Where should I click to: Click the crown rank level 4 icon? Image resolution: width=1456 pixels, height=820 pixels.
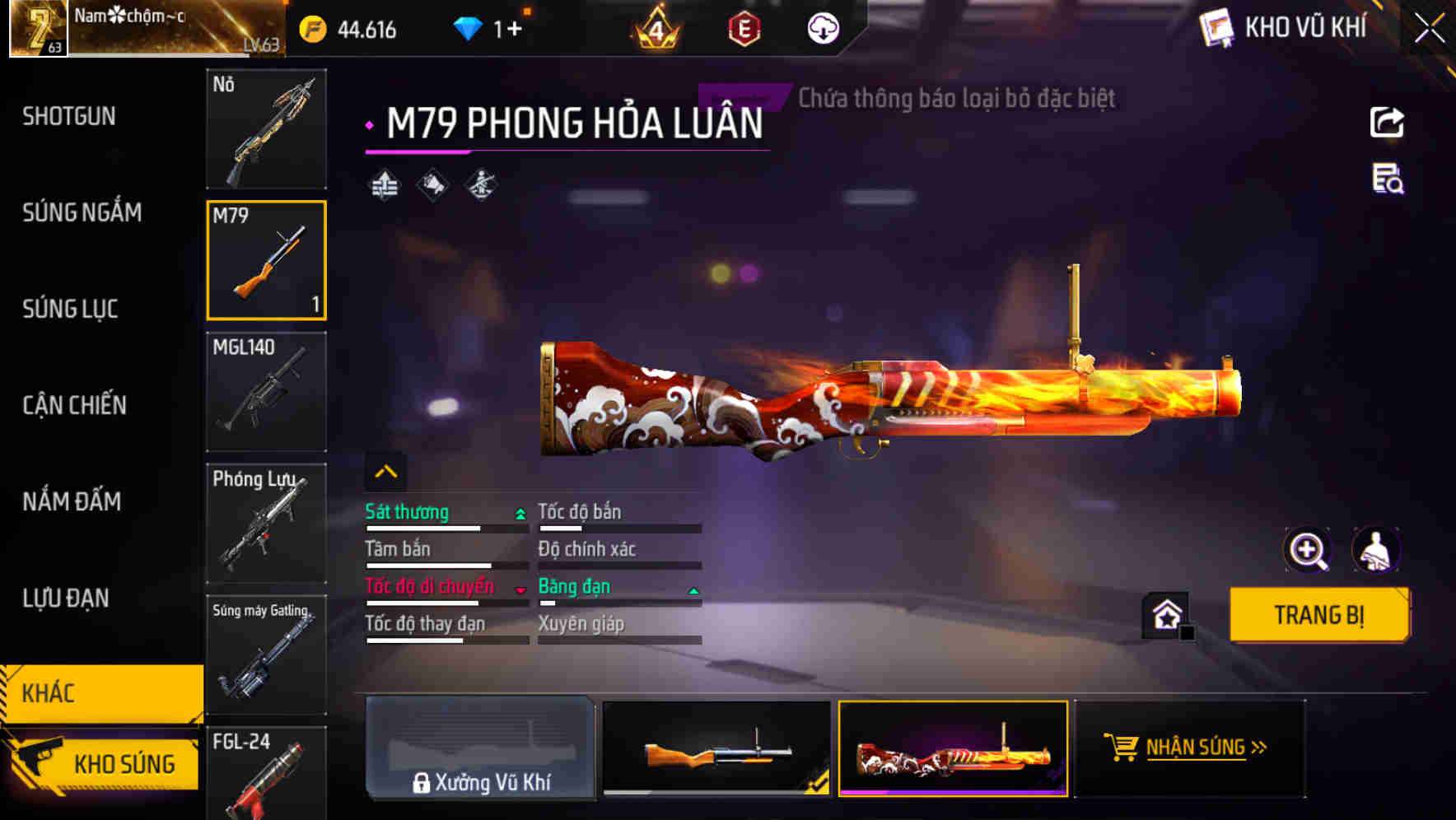click(x=655, y=27)
